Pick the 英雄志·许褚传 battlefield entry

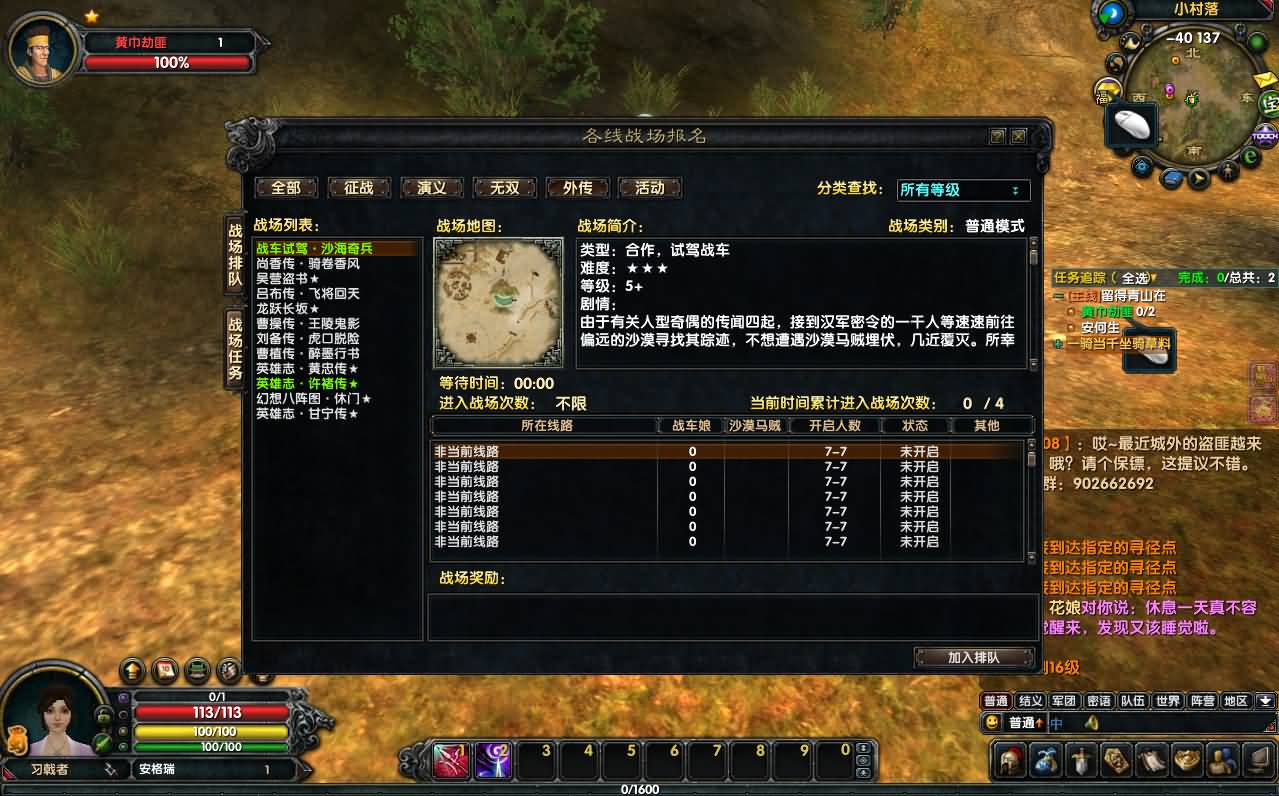(307, 384)
